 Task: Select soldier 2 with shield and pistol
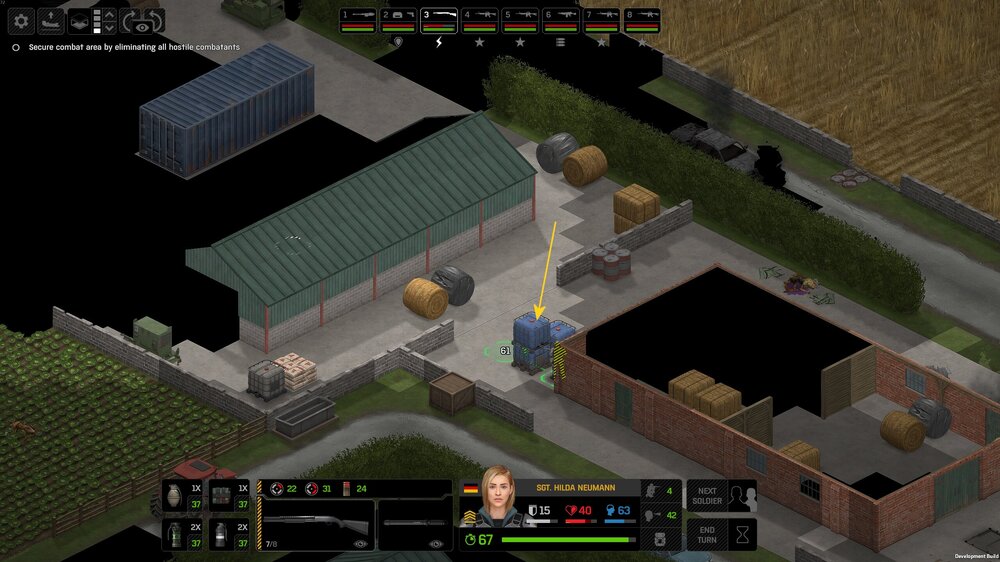pos(399,20)
